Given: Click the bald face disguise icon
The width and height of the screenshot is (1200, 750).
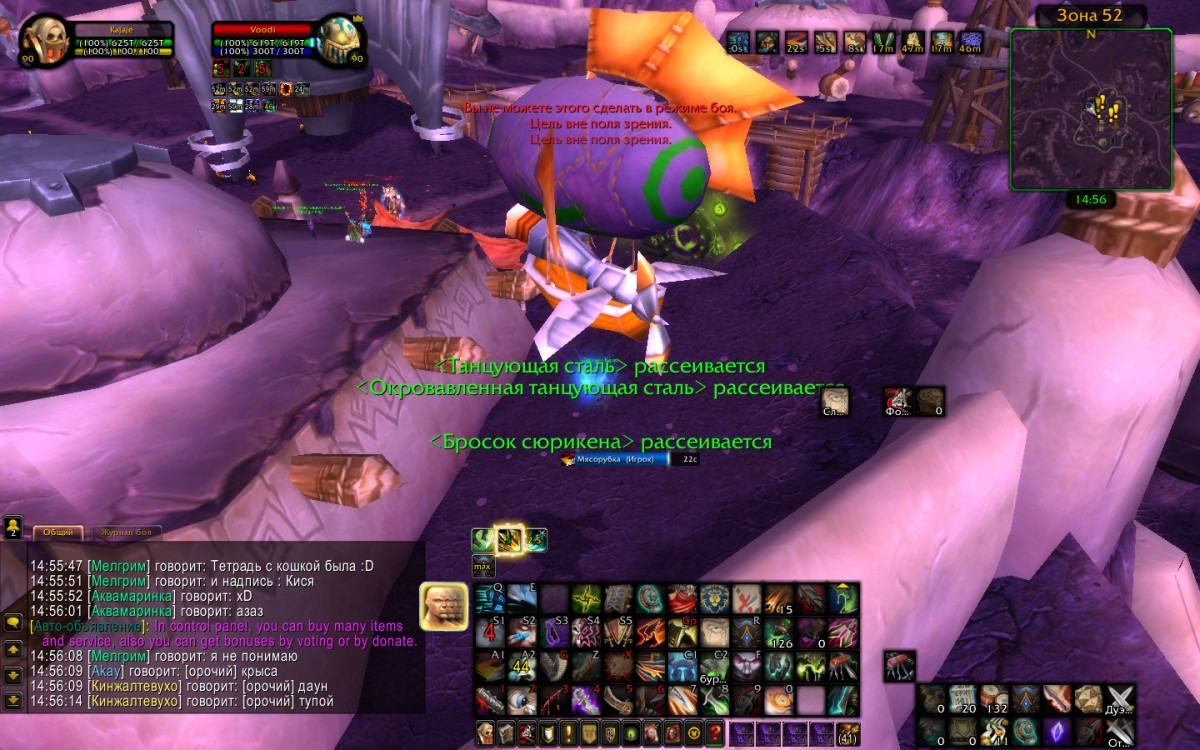Looking at the screenshot, I should 443,606.
